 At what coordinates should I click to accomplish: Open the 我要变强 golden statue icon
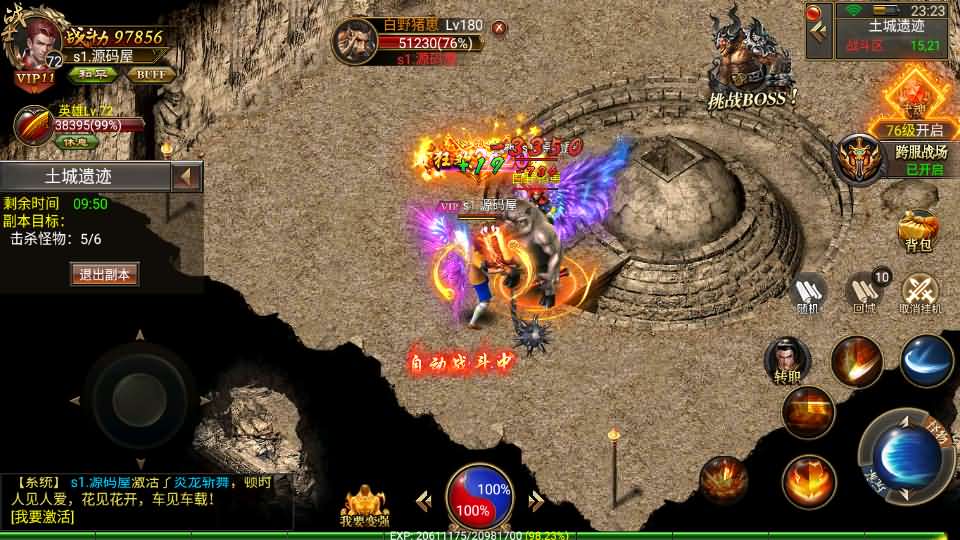[x=366, y=506]
